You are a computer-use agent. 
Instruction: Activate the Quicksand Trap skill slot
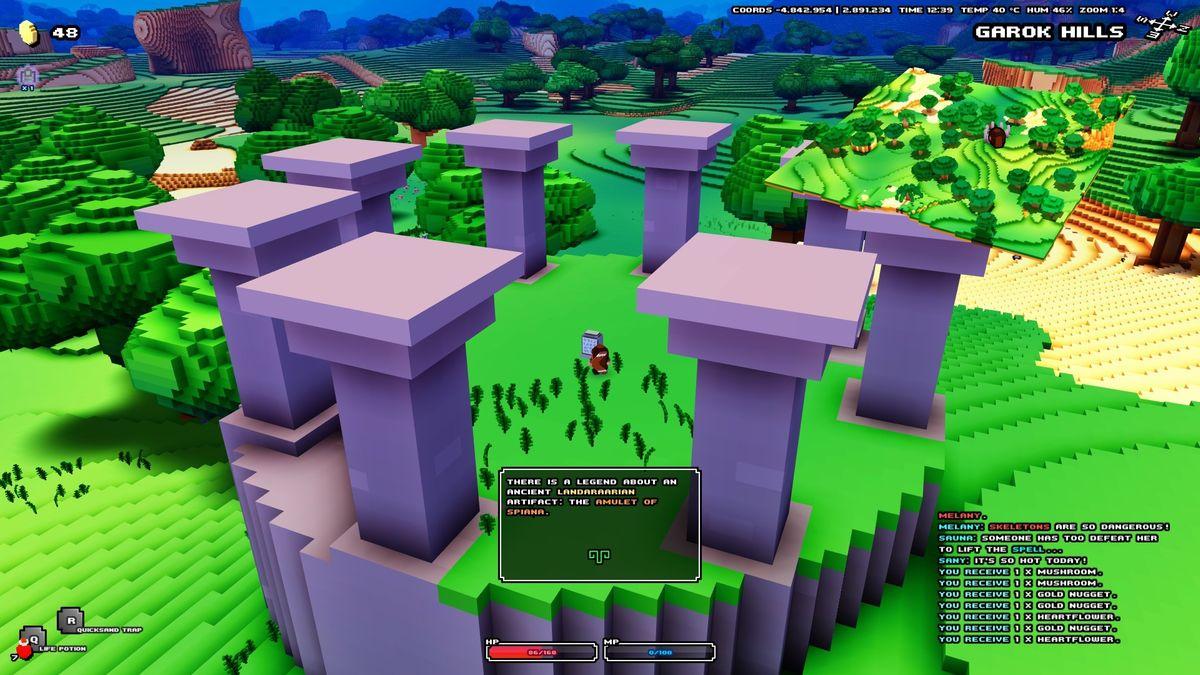tap(69, 620)
